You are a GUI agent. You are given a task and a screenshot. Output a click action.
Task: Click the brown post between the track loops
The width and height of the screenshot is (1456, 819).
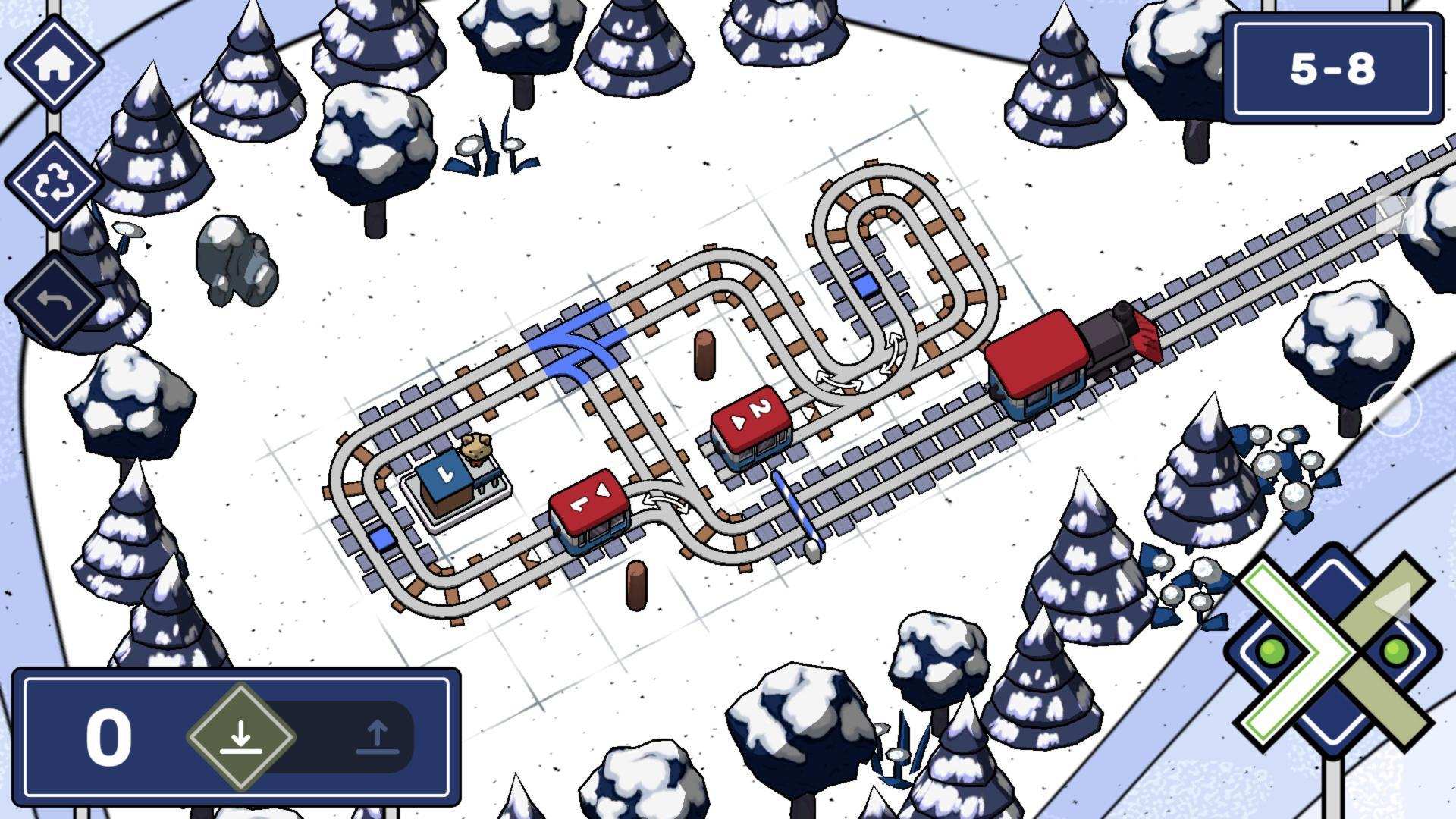705,353
